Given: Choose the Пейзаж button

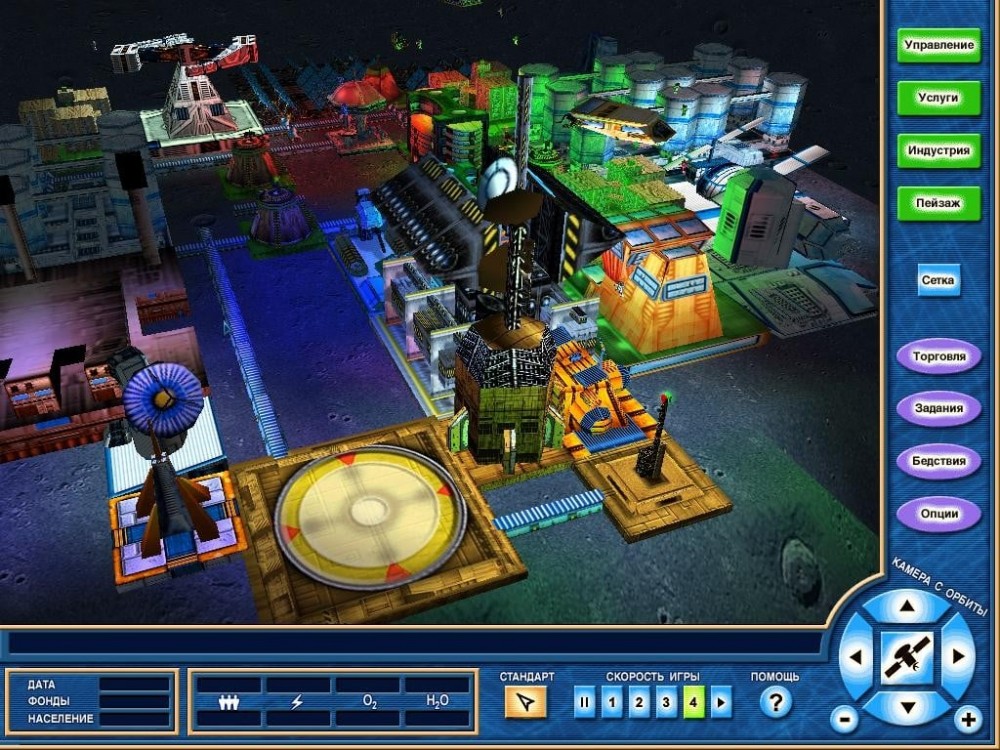Looking at the screenshot, I should (938, 203).
